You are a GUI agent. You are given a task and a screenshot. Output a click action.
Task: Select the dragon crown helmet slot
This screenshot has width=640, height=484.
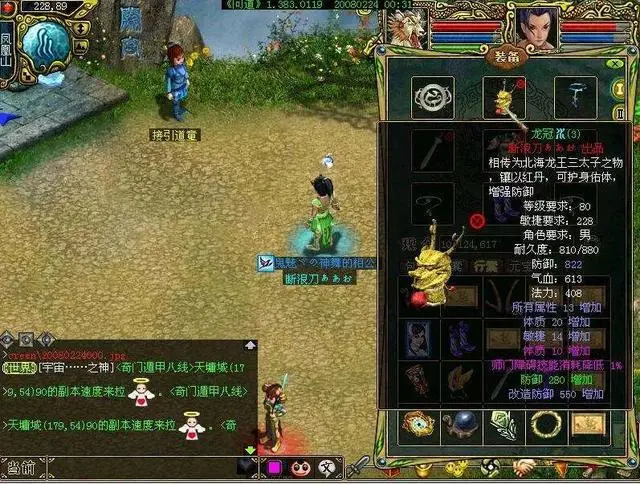504,97
